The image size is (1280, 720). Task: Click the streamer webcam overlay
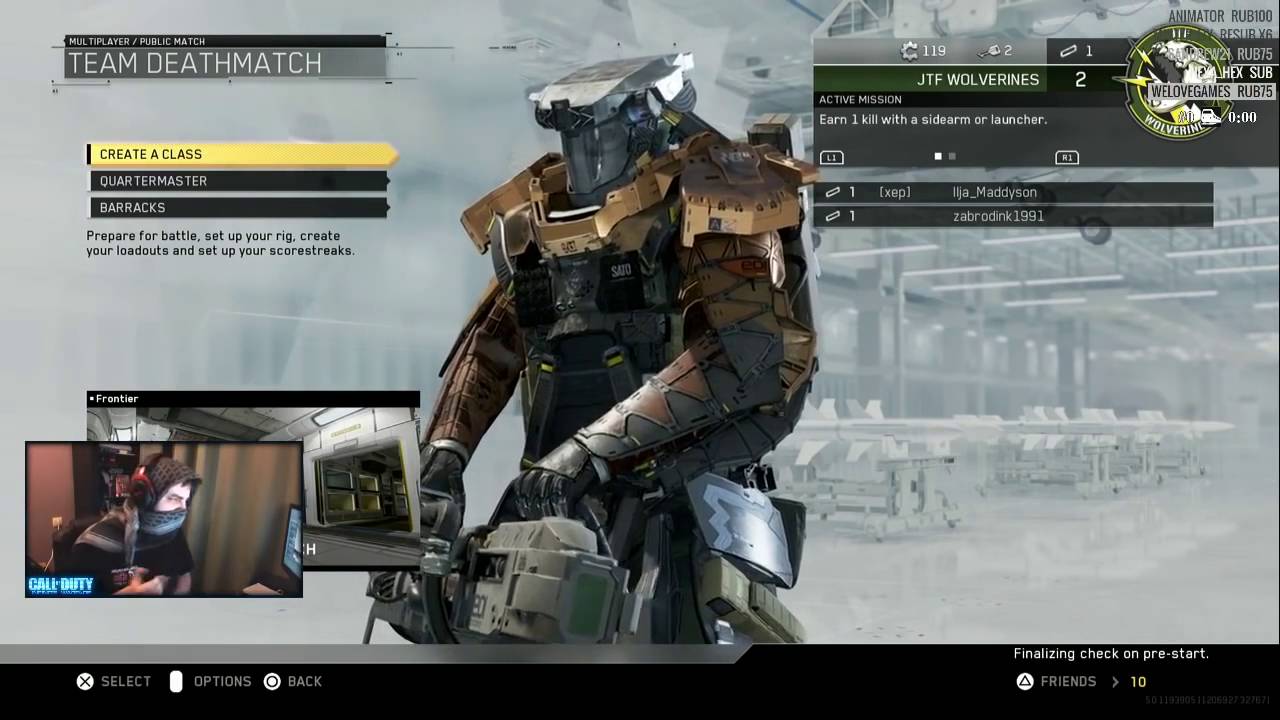click(x=164, y=519)
